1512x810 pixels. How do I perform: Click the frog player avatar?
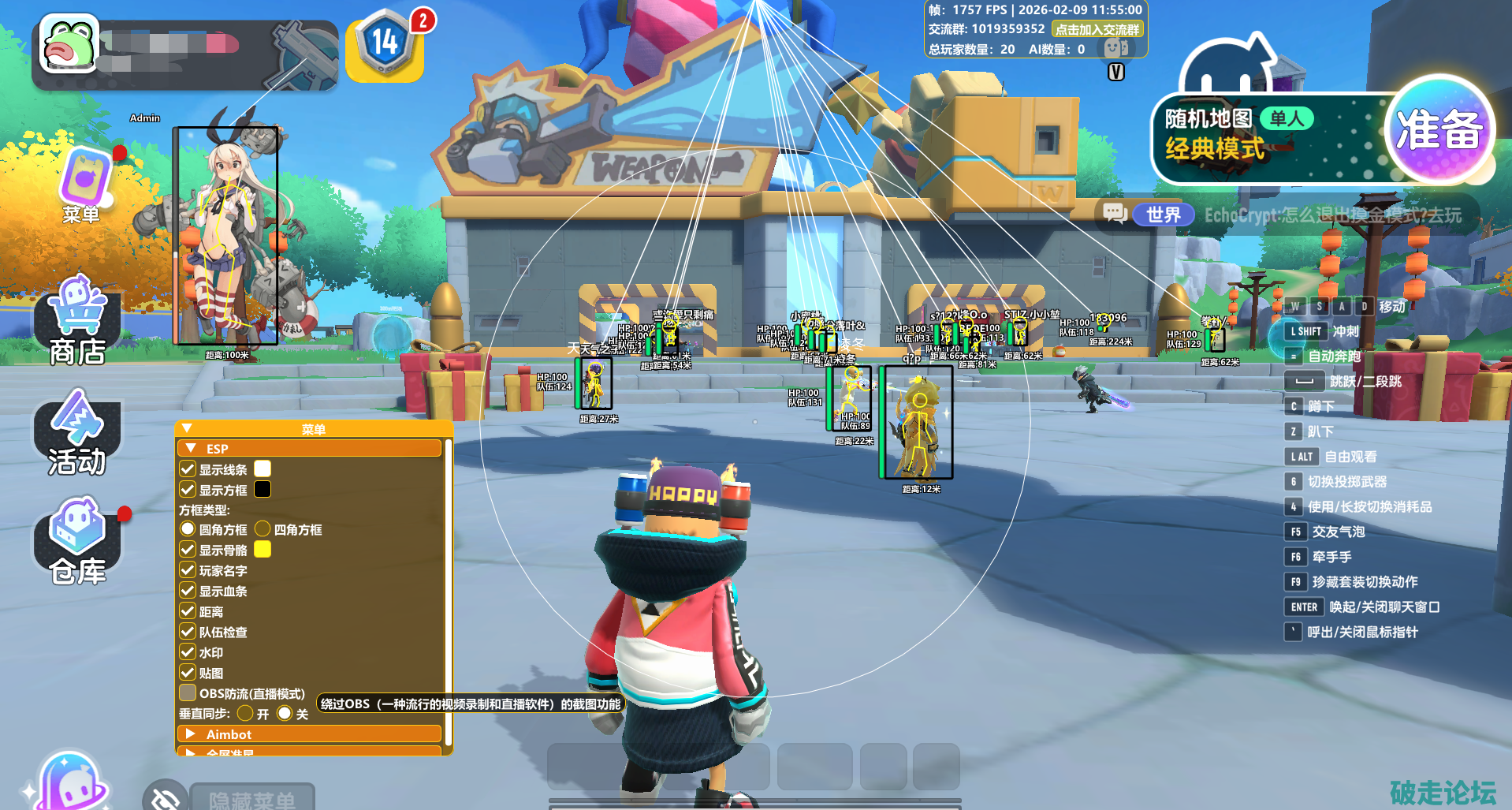(x=69, y=45)
